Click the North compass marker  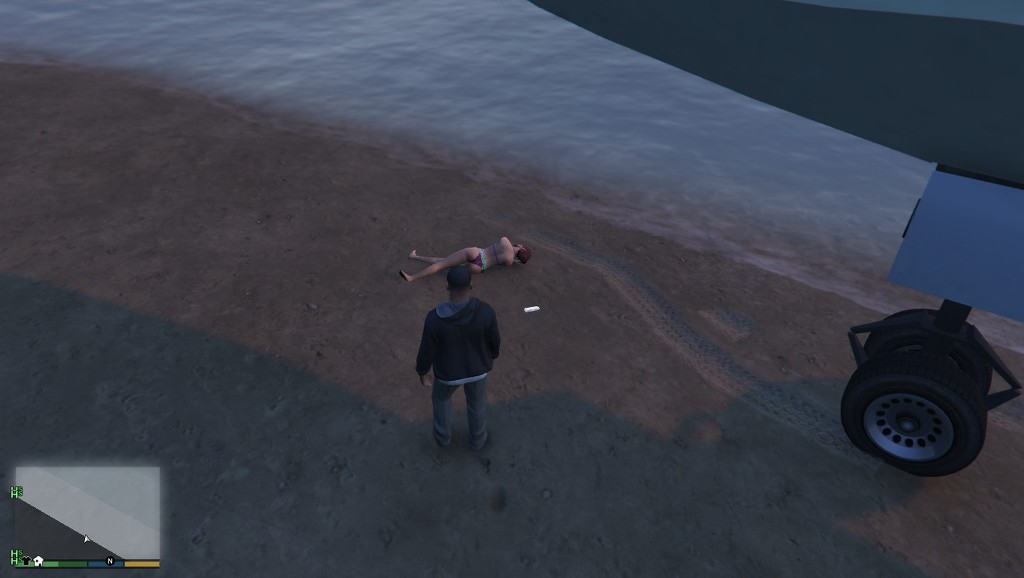[x=110, y=561]
